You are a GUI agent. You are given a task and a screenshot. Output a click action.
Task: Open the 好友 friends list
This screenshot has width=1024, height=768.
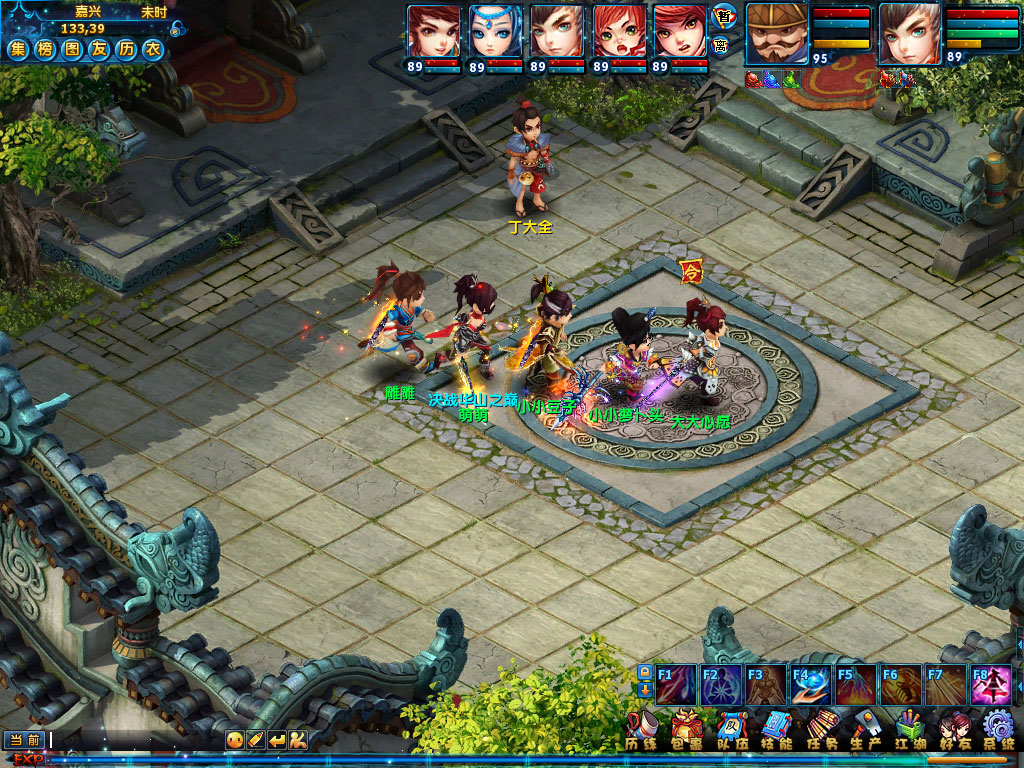pos(955,730)
